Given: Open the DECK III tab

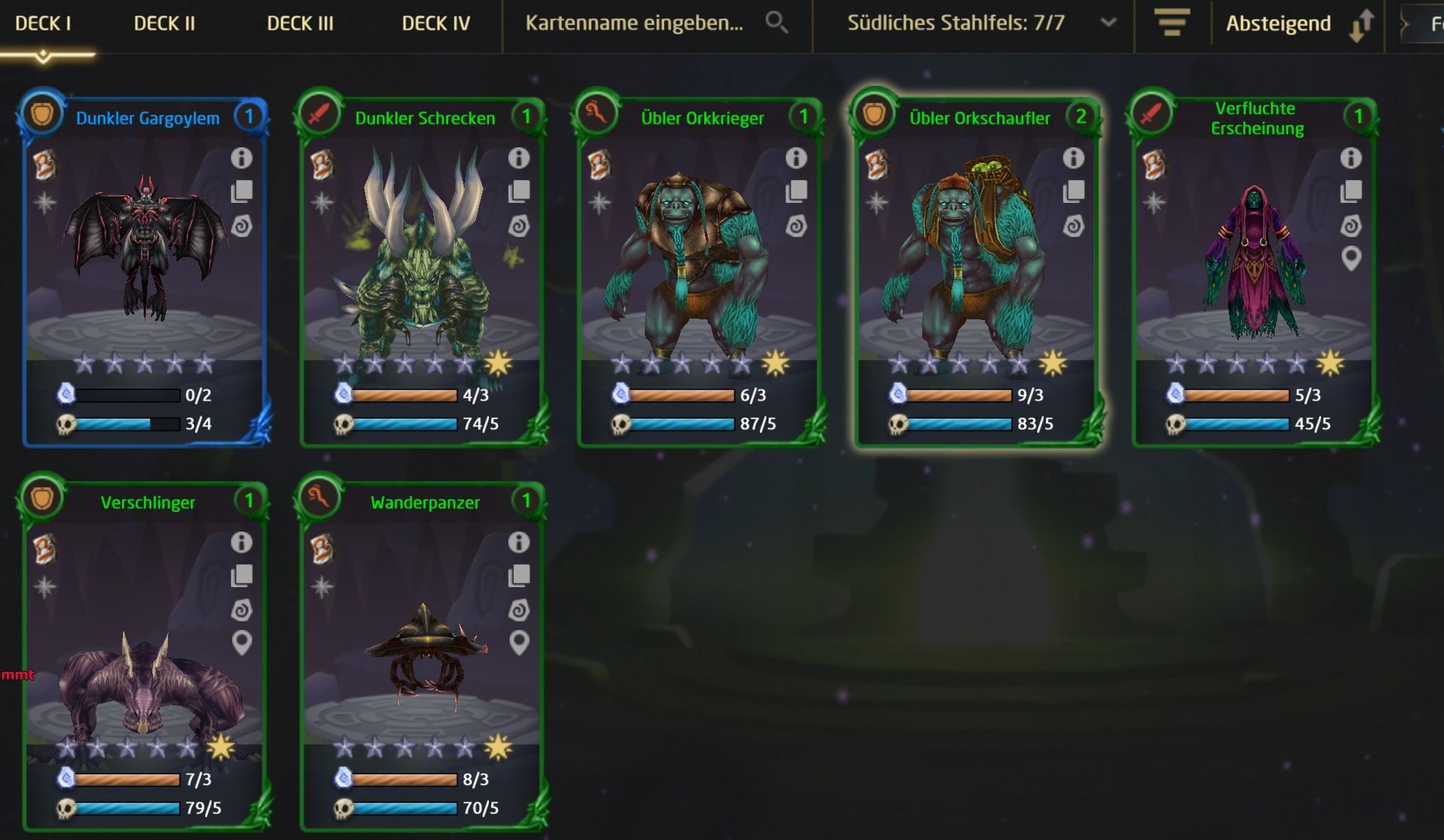Looking at the screenshot, I should pos(300,23).
